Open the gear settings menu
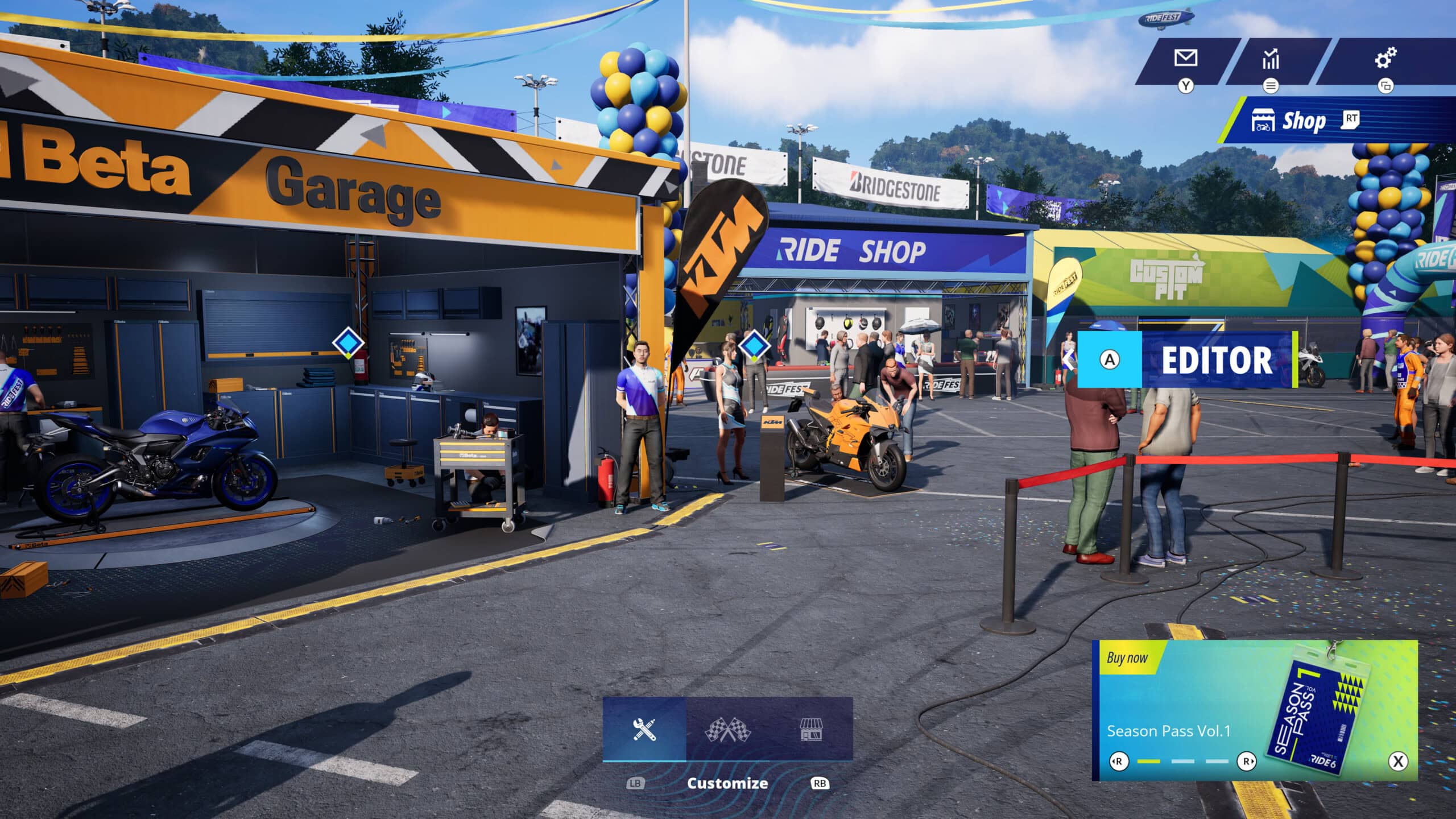The height and width of the screenshot is (819, 1456). [x=1385, y=58]
